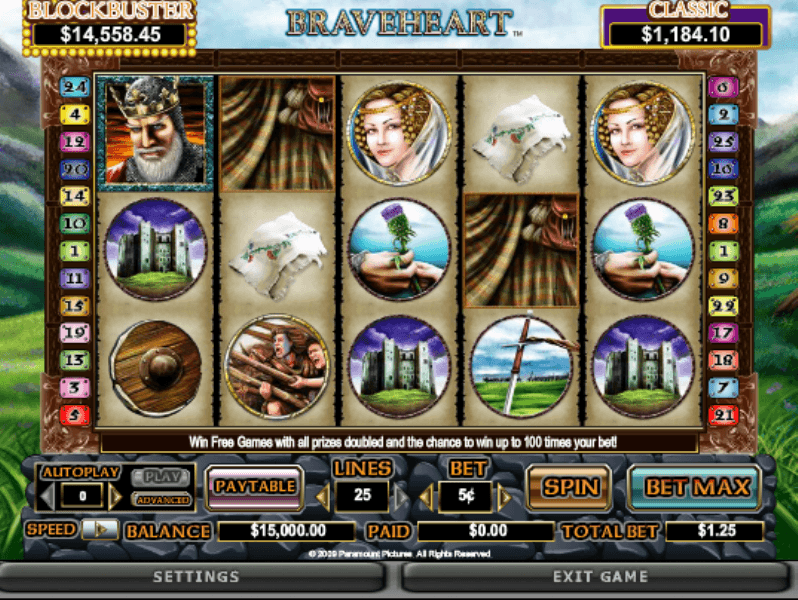Raise the bet amount above 5¢
Image resolution: width=798 pixels, height=600 pixels.
pyautogui.click(x=504, y=497)
